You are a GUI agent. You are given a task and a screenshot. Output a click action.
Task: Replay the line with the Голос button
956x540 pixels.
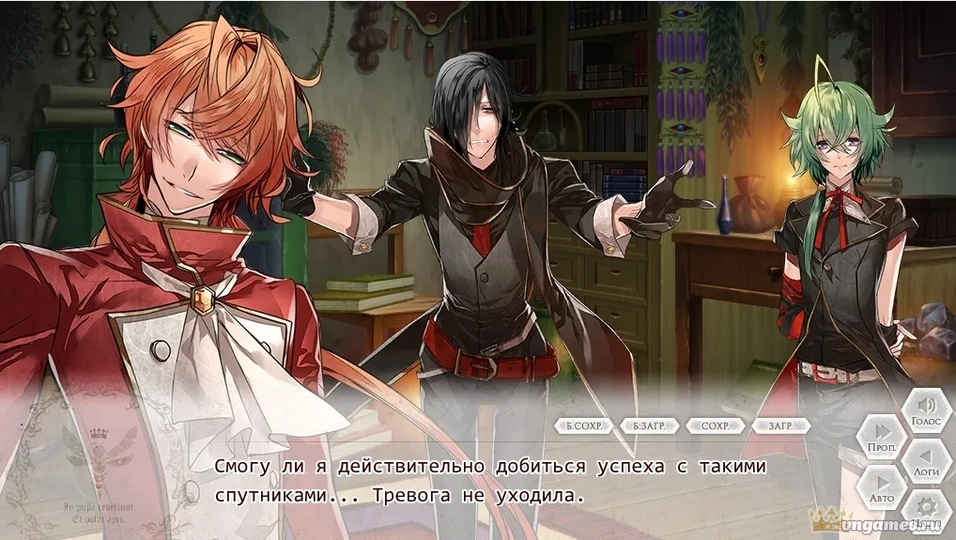[926, 411]
